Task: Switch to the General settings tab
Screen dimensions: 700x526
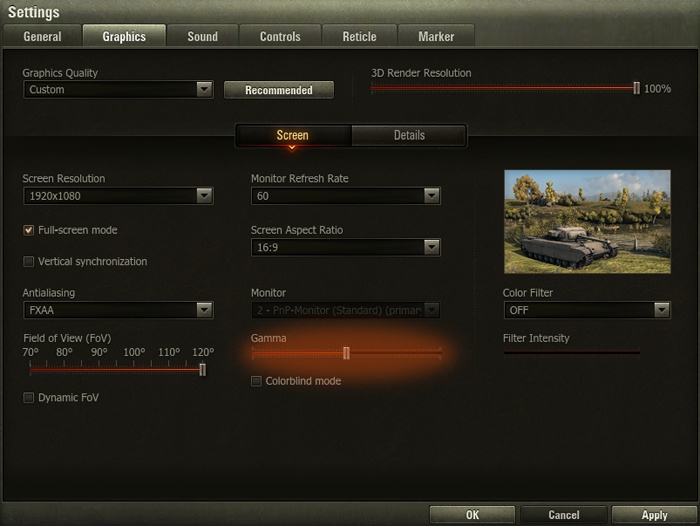Action: 42,37
